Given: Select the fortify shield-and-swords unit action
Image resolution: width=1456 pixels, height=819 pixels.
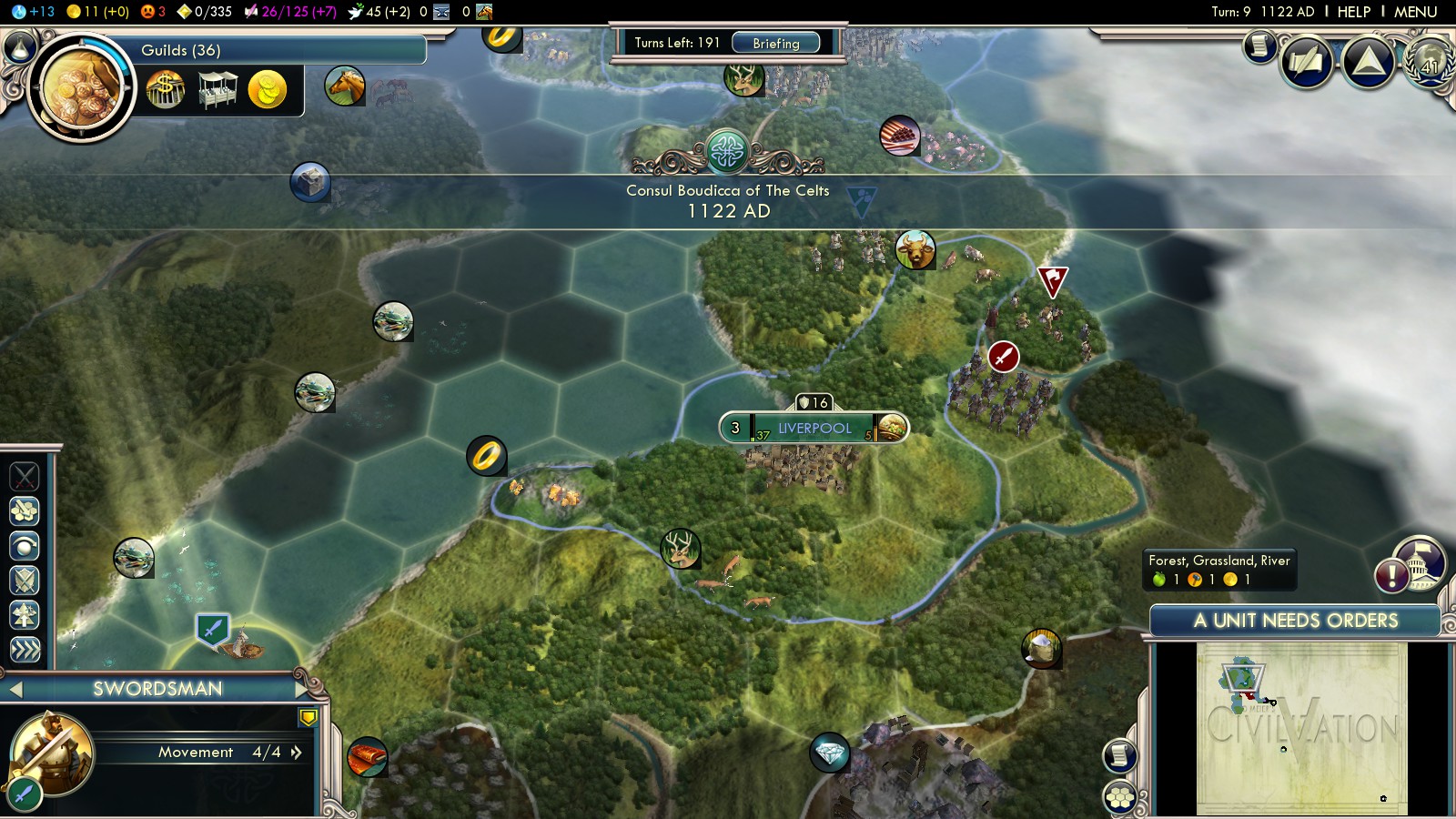Looking at the screenshot, I should point(25,581).
